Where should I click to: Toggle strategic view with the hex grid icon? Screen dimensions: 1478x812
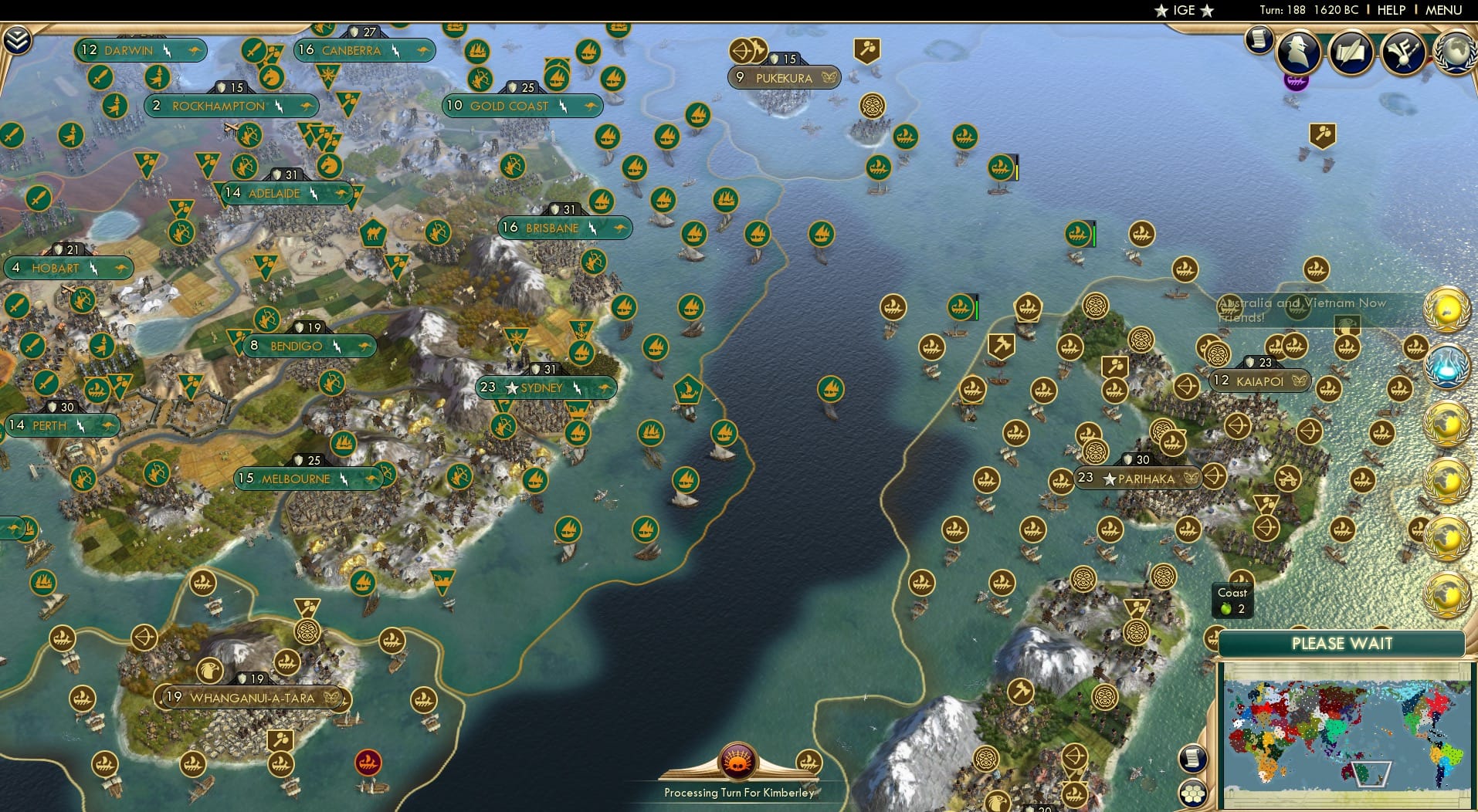pos(1193,793)
